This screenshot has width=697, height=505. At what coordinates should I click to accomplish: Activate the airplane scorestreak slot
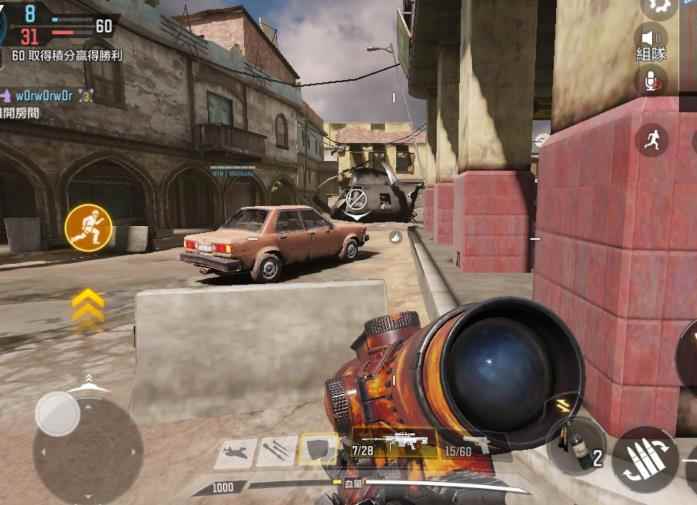coord(235,452)
